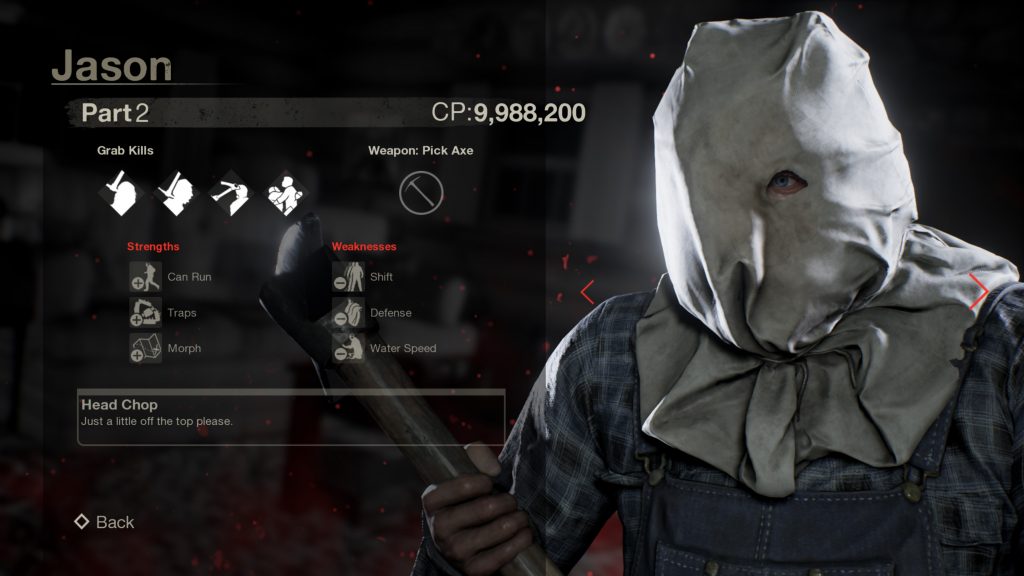The height and width of the screenshot is (576, 1024).
Task: Select the Can Run strength icon
Action: coord(145,277)
